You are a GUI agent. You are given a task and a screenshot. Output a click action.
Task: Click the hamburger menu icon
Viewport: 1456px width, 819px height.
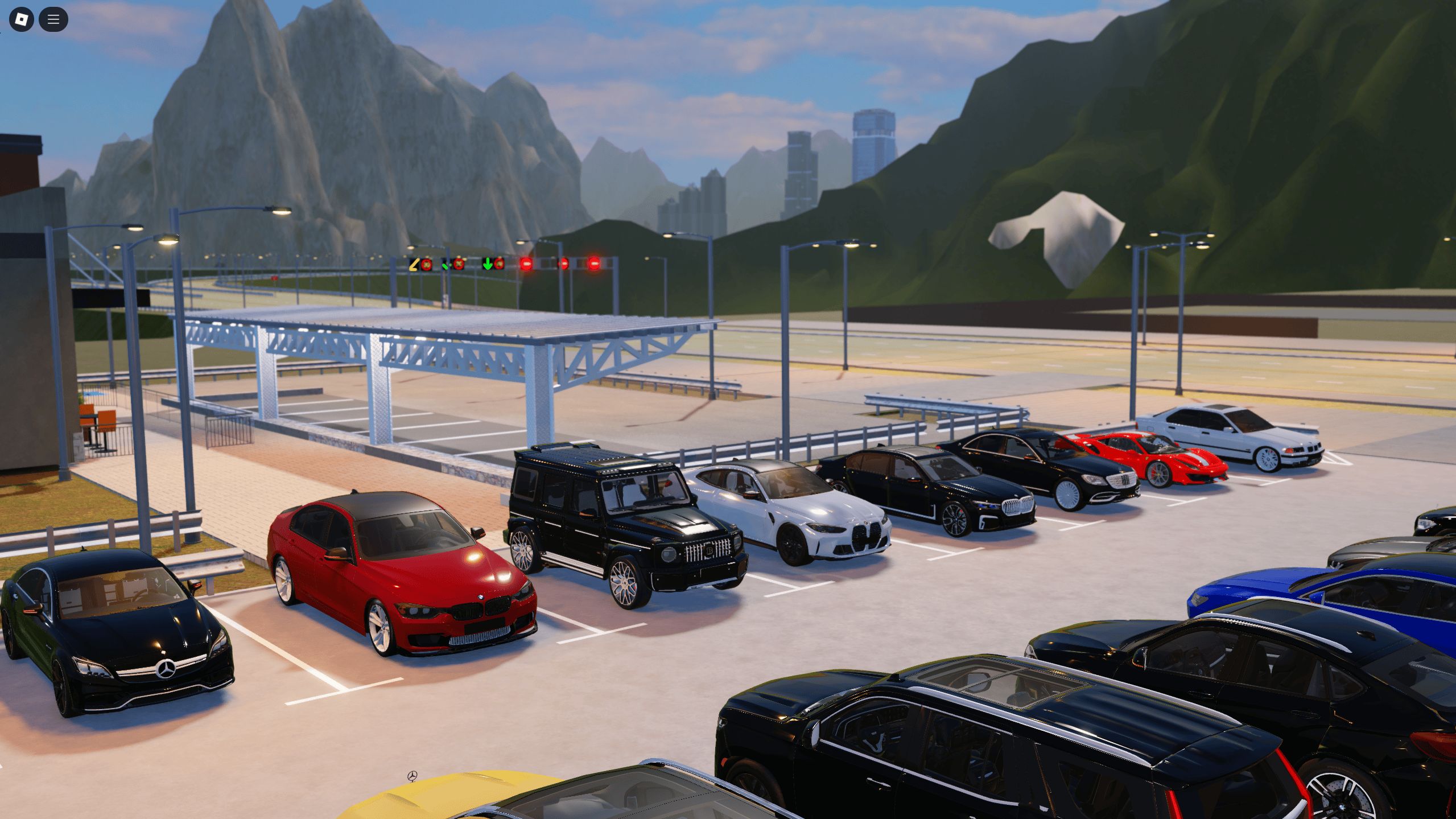click(x=53, y=19)
